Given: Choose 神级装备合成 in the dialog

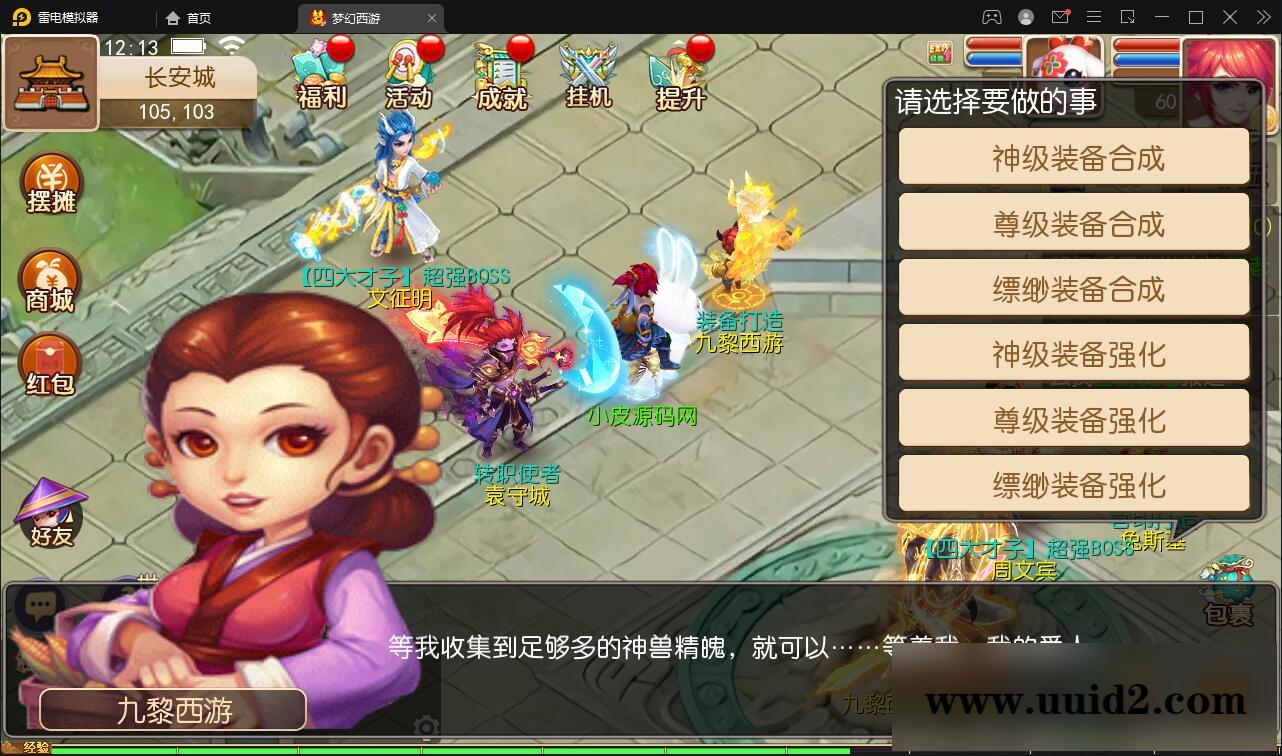Looking at the screenshot, I should (x=1073, y=156).
